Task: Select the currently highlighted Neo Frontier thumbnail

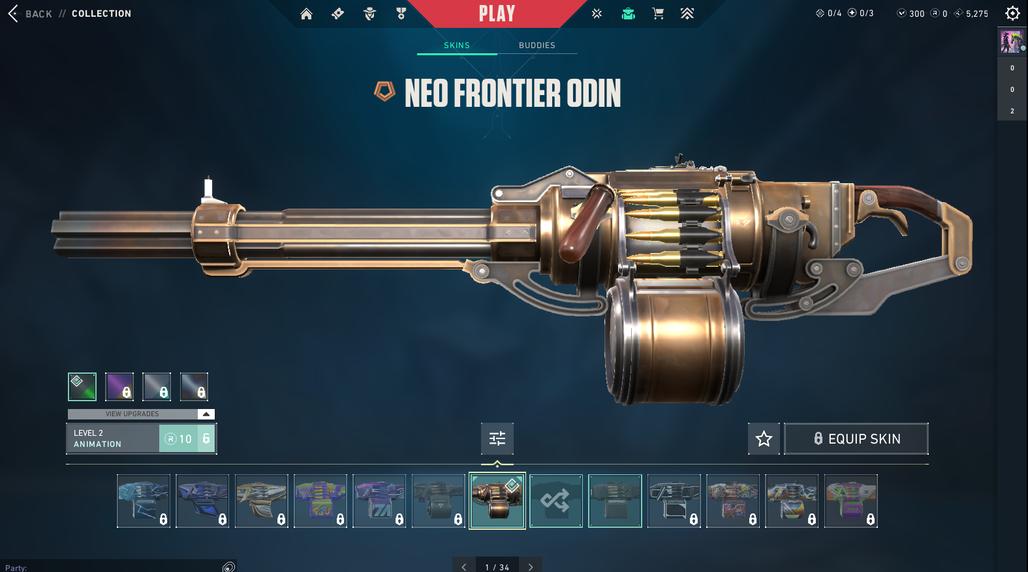Action: pyautogui.click(x=497, y=501)
